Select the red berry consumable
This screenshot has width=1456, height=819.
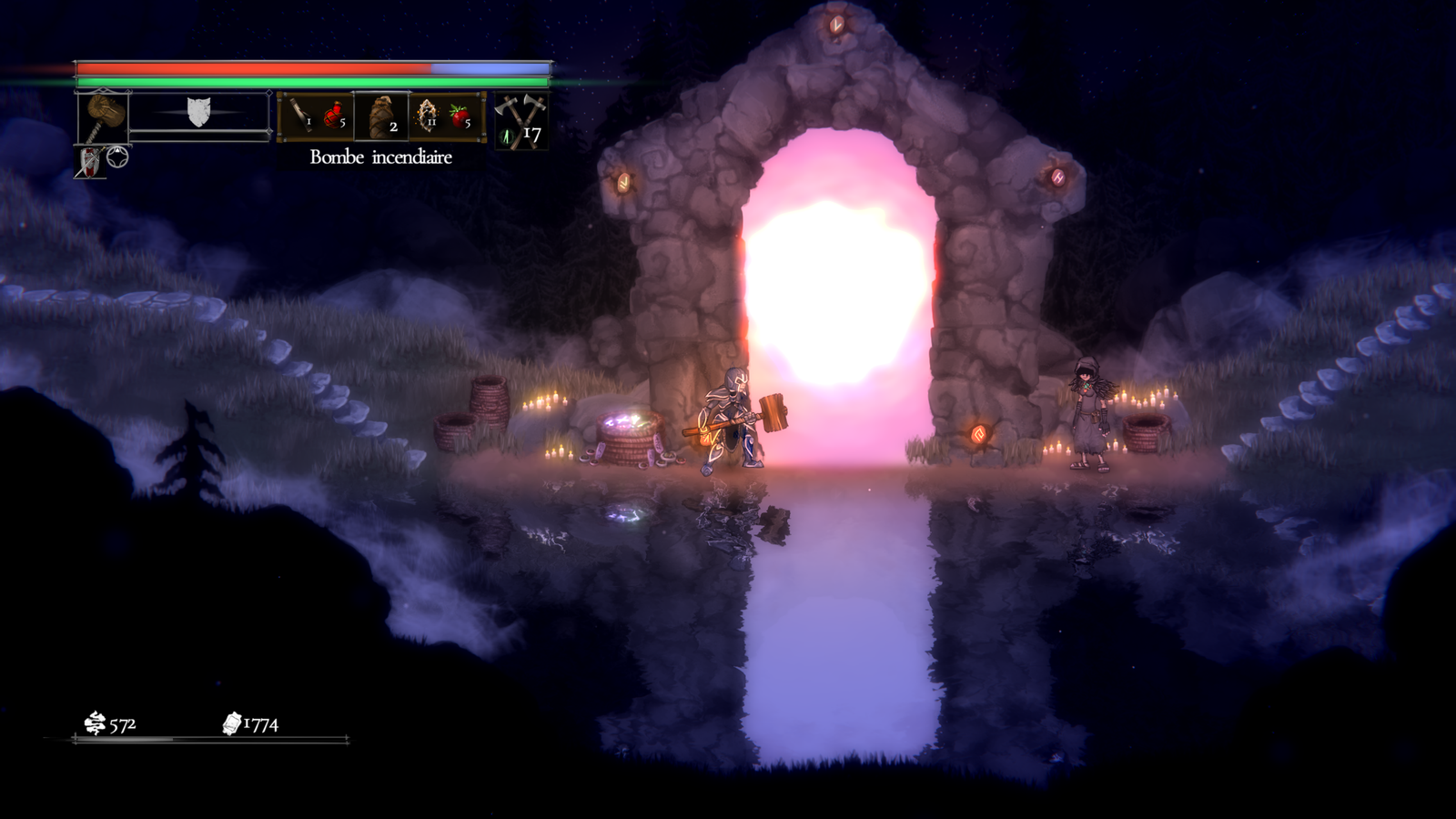pyautogui.click(x=460, y=116)
